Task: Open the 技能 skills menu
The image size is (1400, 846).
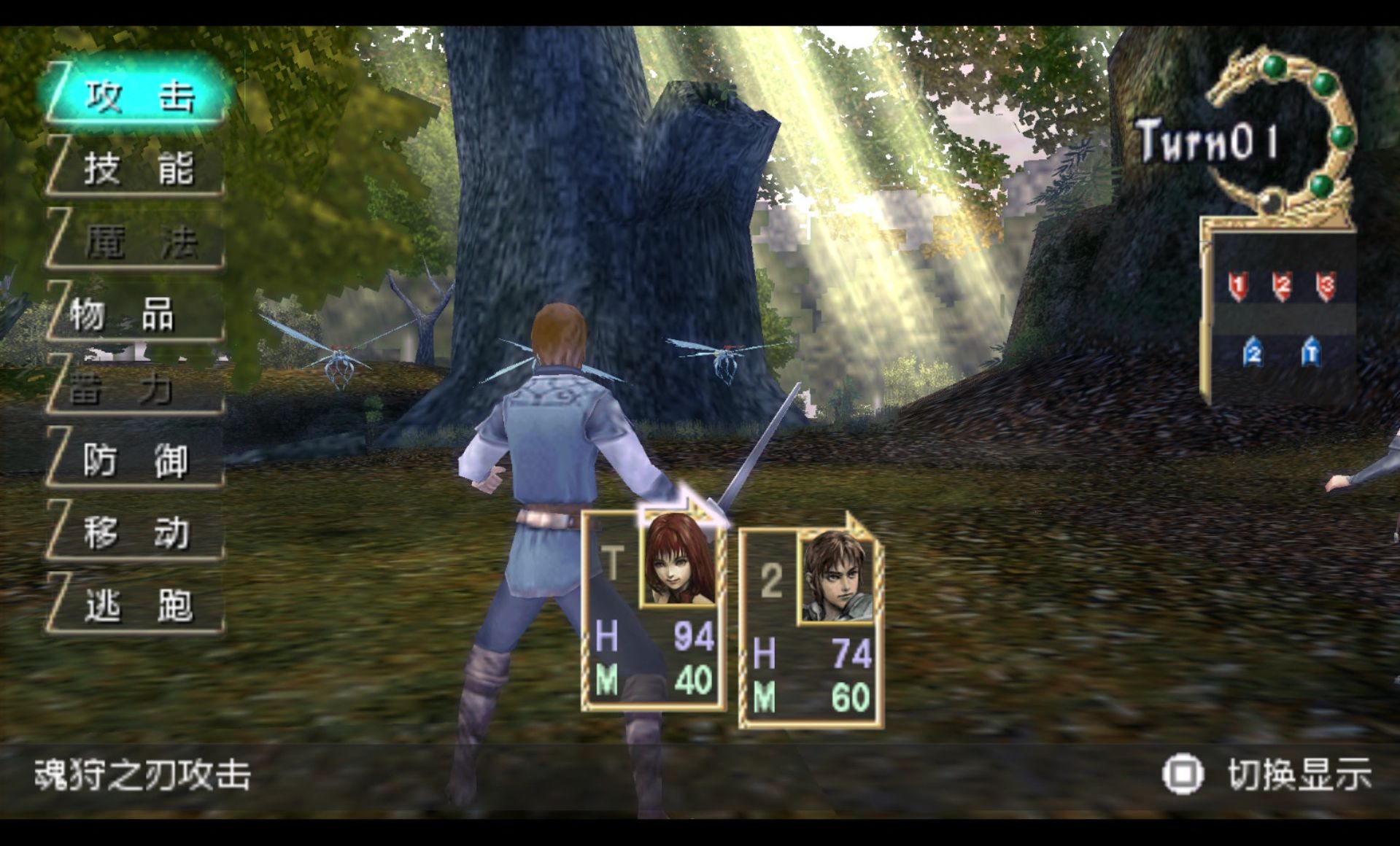Action: (x=139, y=169)
